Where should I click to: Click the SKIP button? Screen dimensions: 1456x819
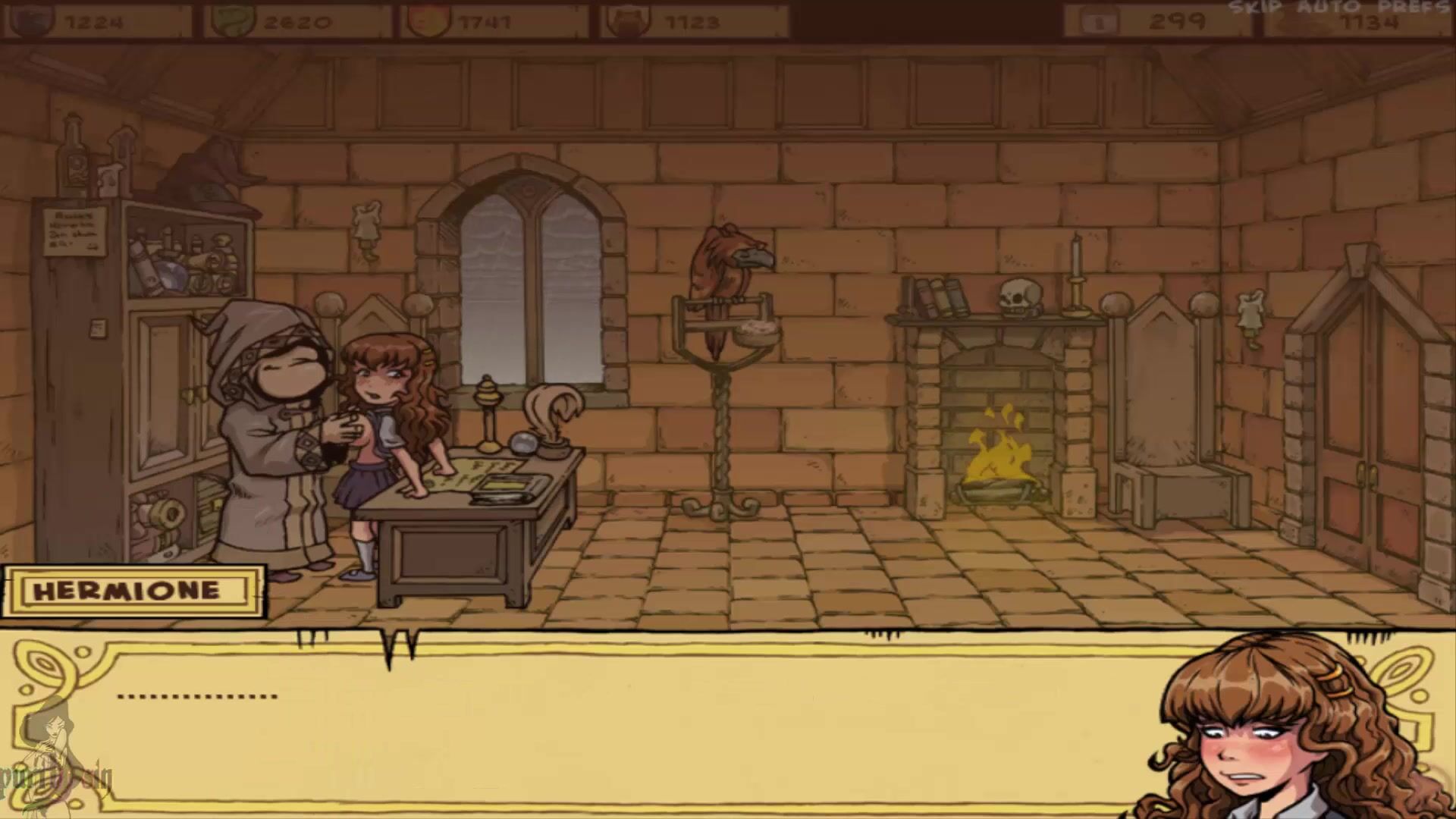(1255, 8)
